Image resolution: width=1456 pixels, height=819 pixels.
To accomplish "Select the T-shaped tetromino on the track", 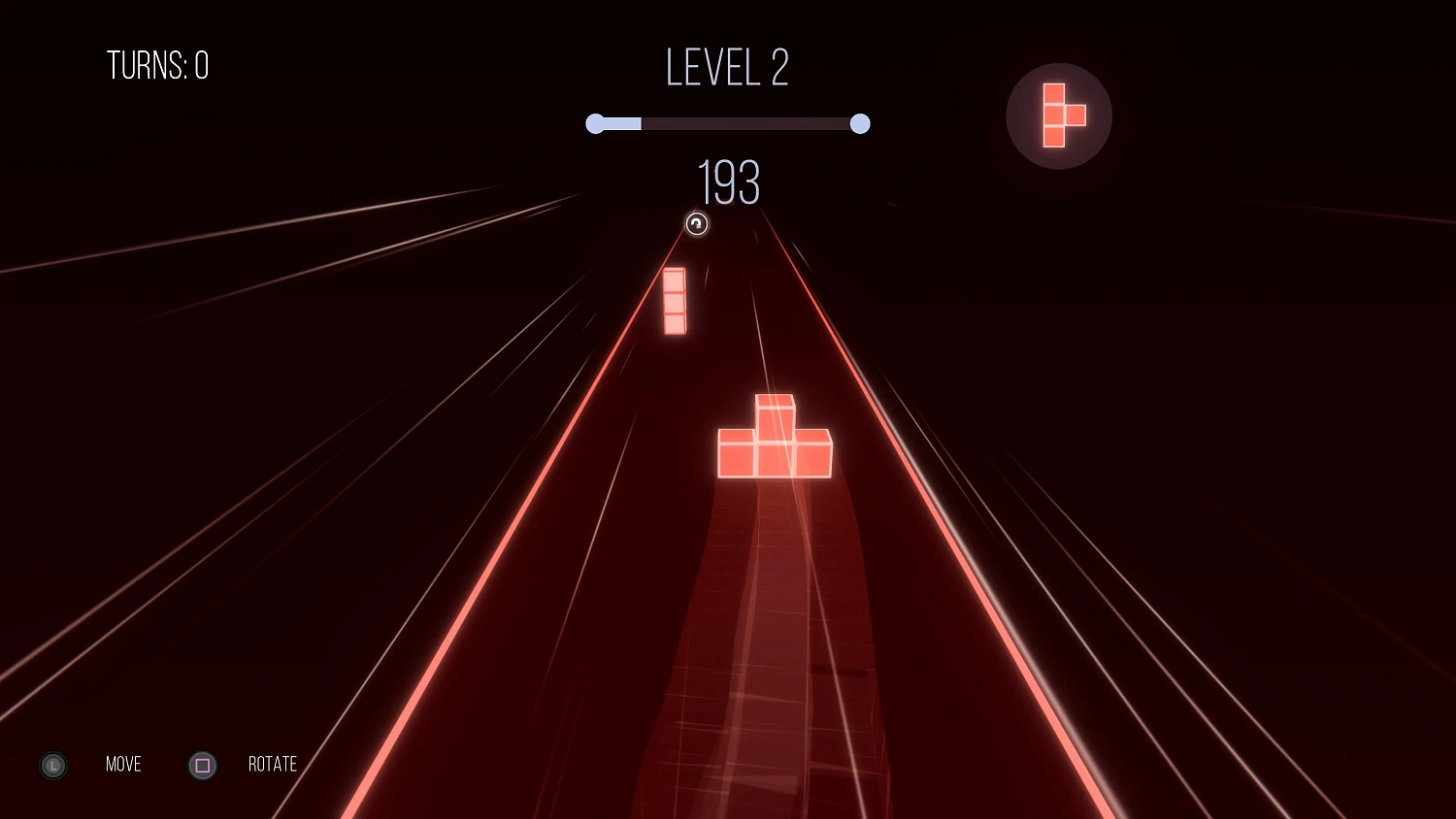I will [x=775, y=437].
